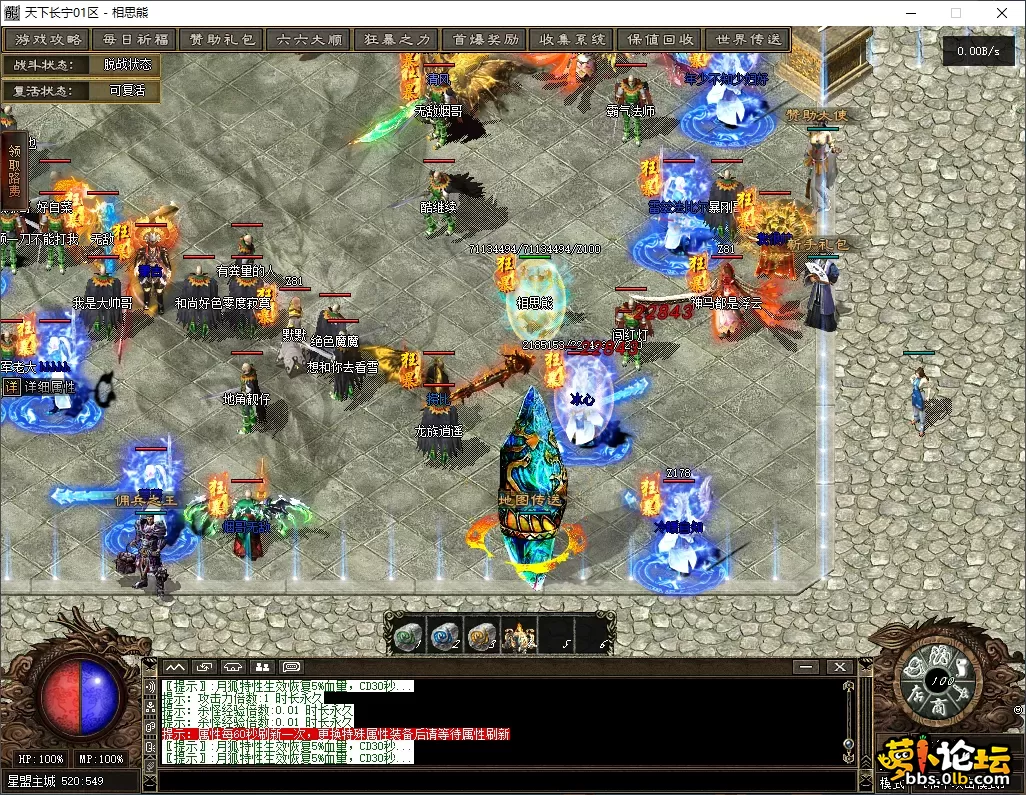The image size is (1026, 795).
Task: Show the 首爆奖励 first-drop rewards
Action: click(486, 40)
